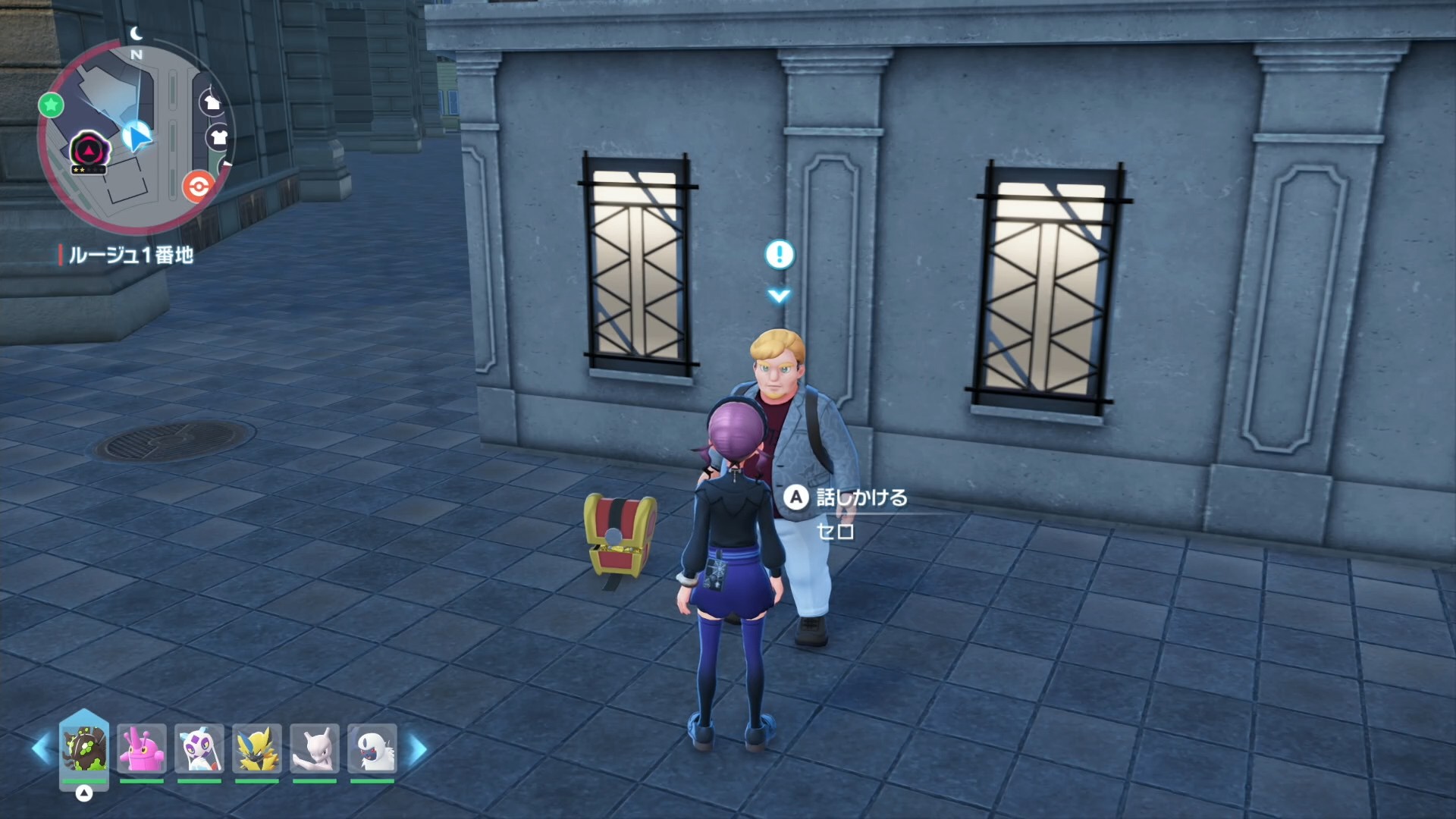
Task: Pick Mewtwo from the party bar
Action: (x=315, y=749)
